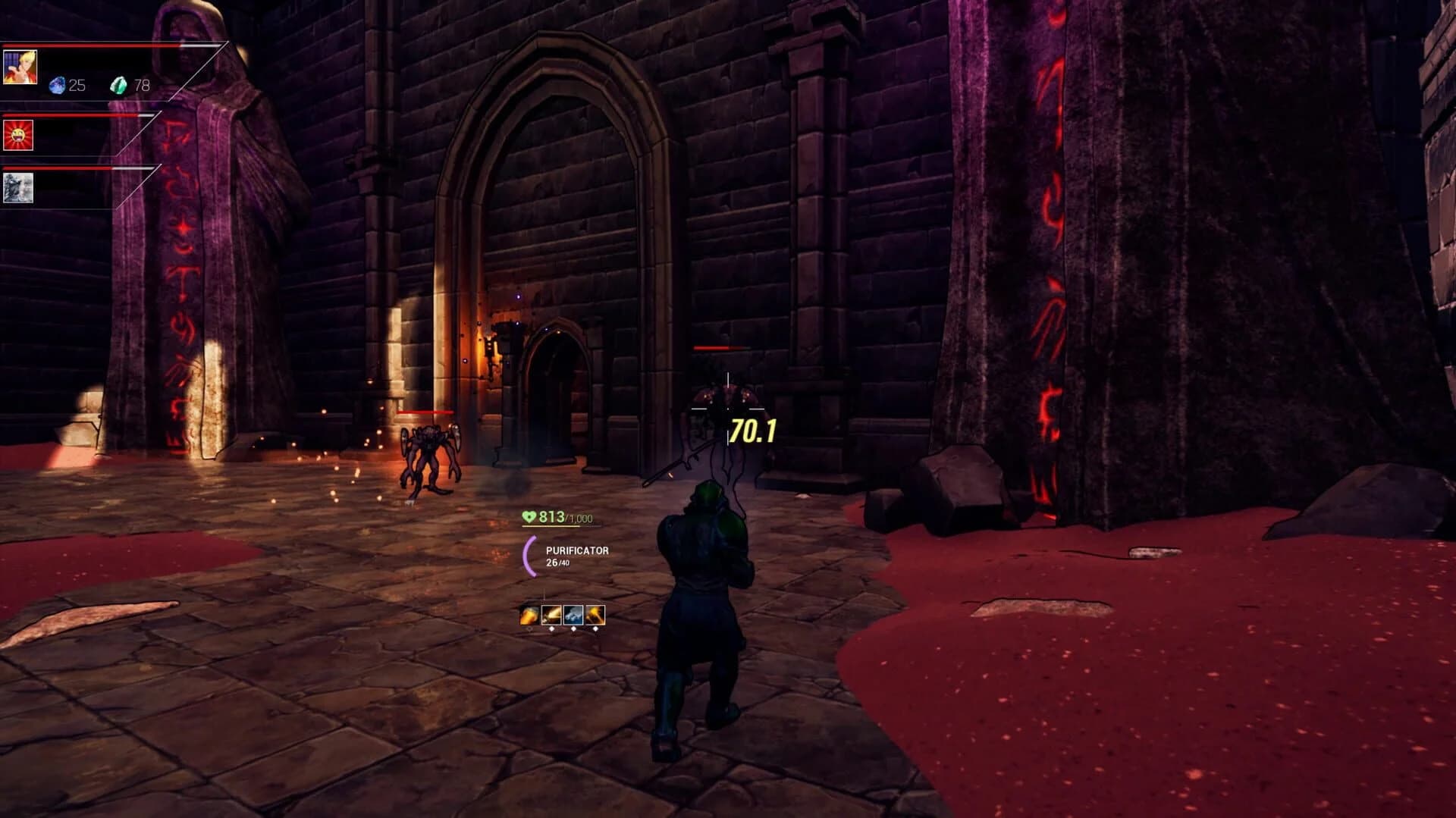Select the bullet weapon slot icon
This screenshot has width=1456, height=818.
click(x=551, y=616)
